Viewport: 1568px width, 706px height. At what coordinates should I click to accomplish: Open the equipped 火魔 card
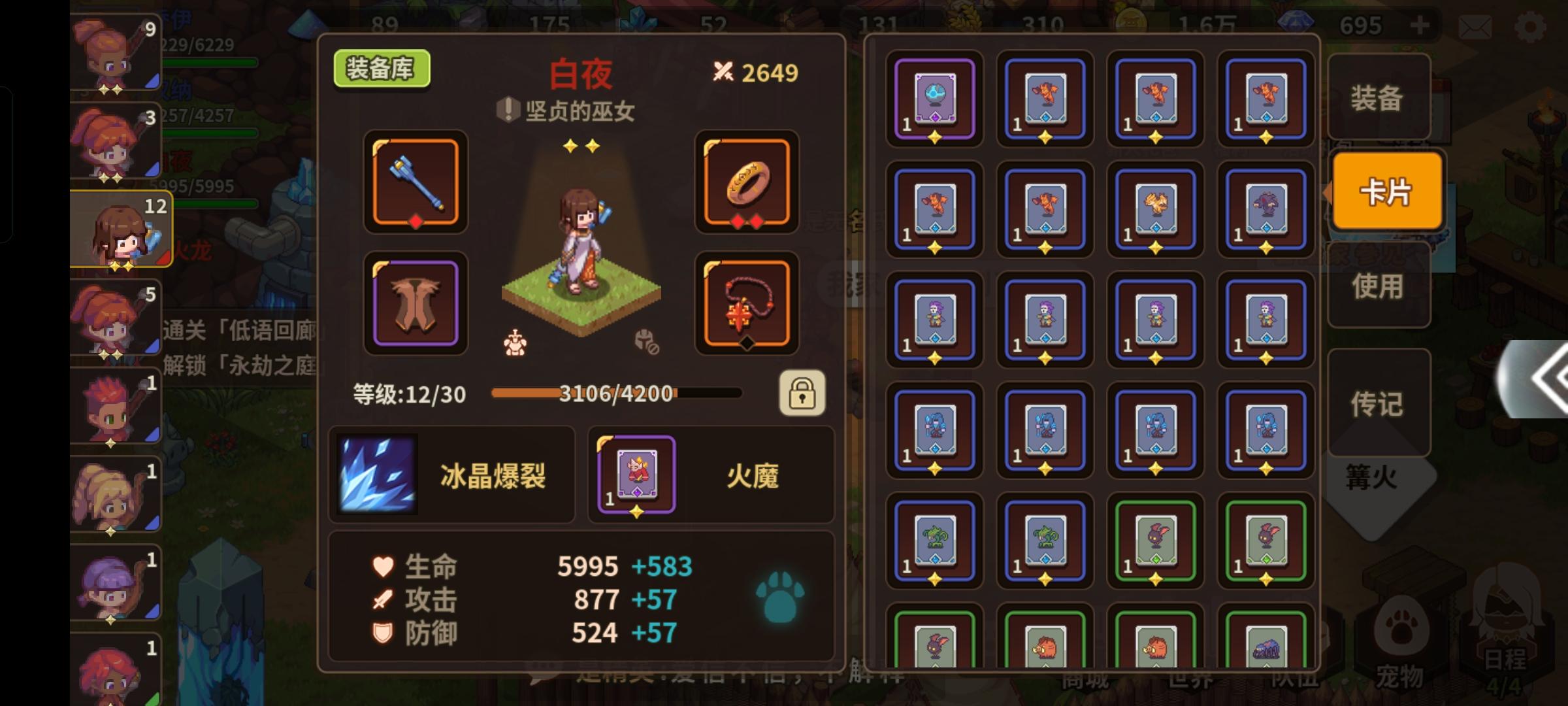[636, 475]
